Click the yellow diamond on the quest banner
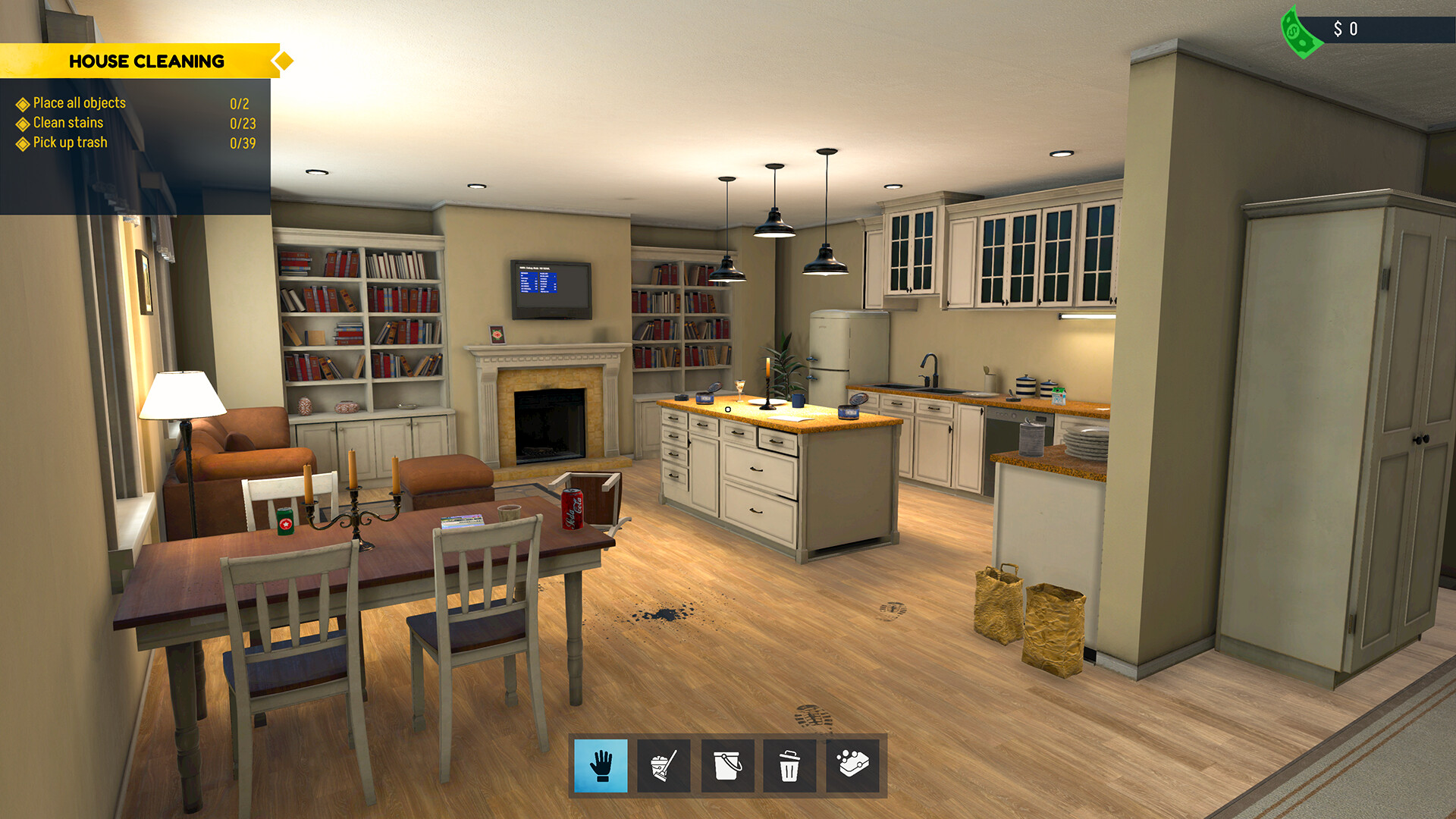1456x819 pixels. (x=284, y=61)
